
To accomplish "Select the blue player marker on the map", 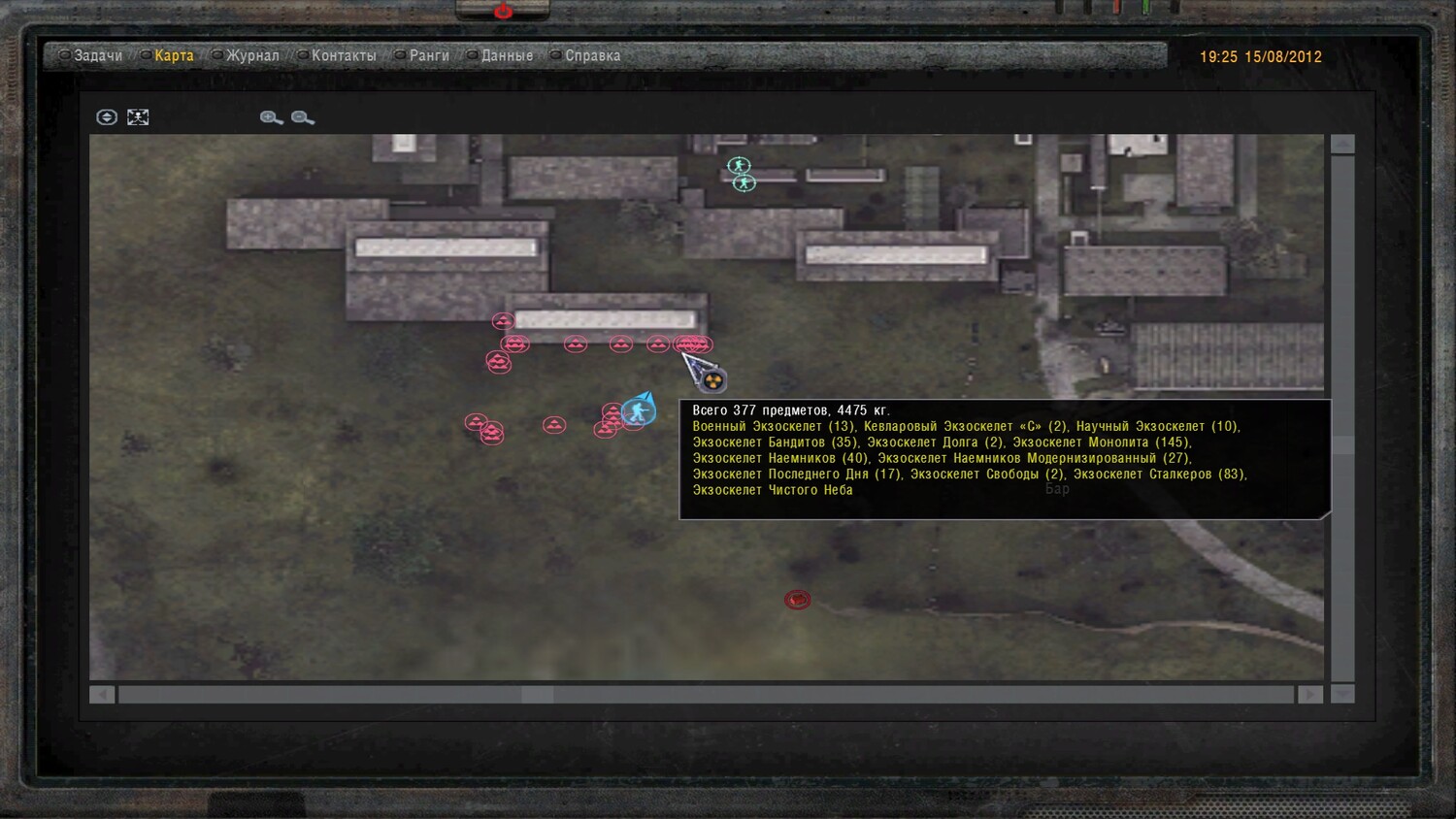I will click(x=638, y=412).
